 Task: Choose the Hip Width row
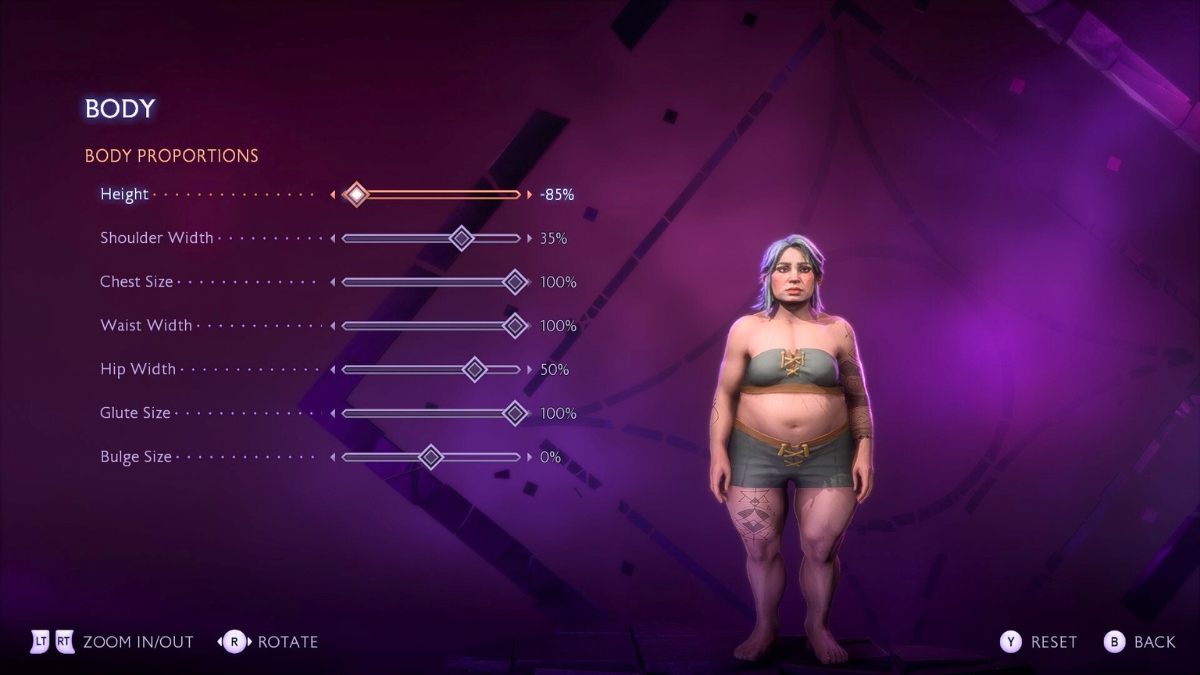point(138,370)
